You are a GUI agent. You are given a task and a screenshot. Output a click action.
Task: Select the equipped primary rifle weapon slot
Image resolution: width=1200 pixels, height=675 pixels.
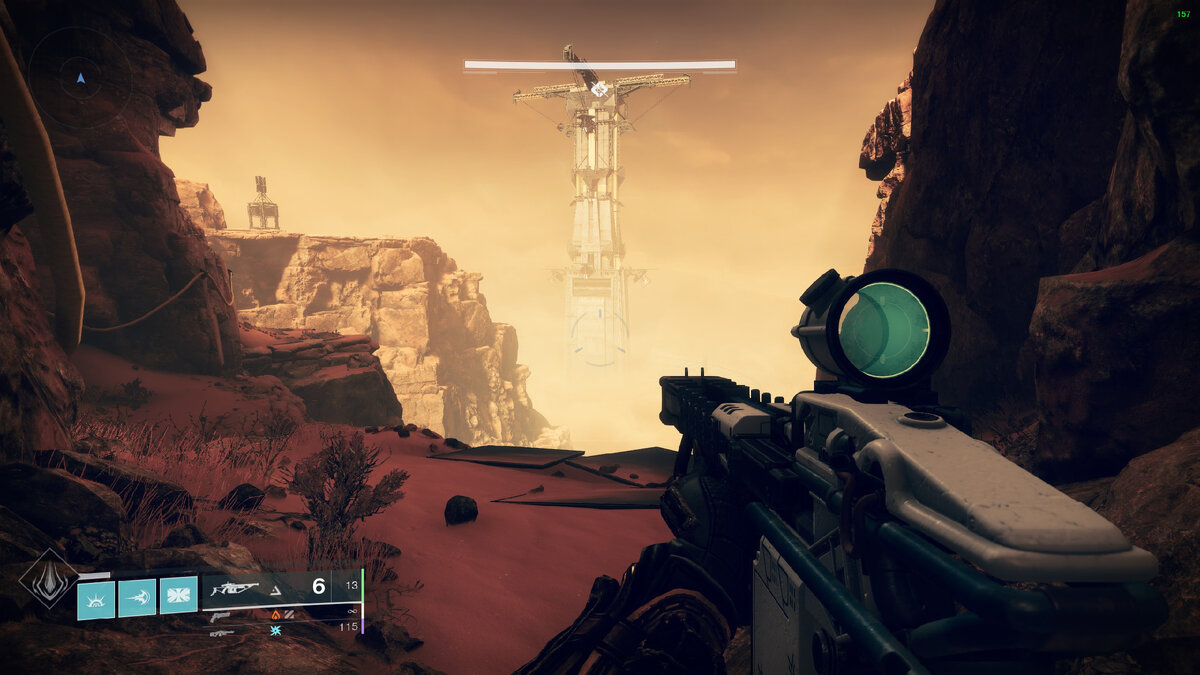236,589
